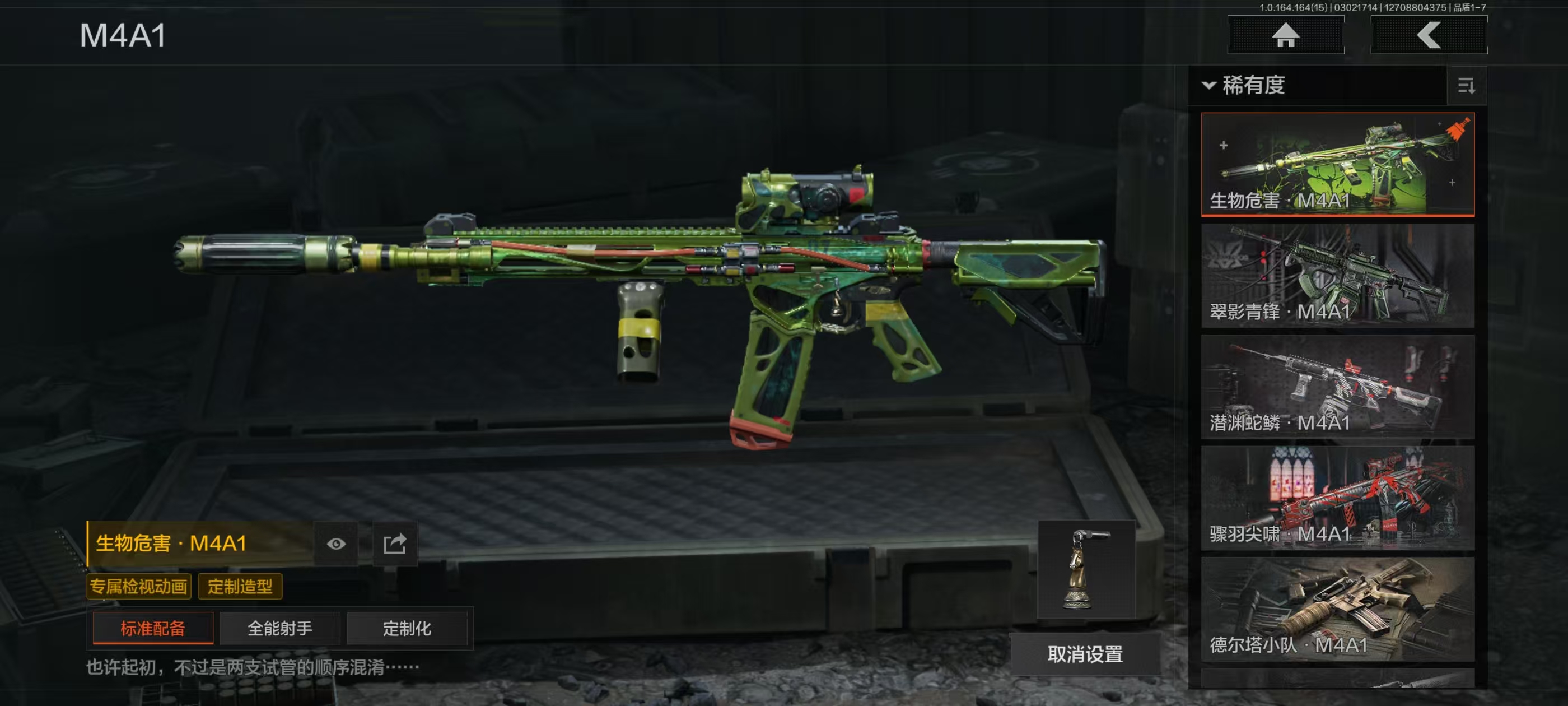Return to the home screen
1568x706 pixels.
pyautogui.click(x=1285, y=35)
